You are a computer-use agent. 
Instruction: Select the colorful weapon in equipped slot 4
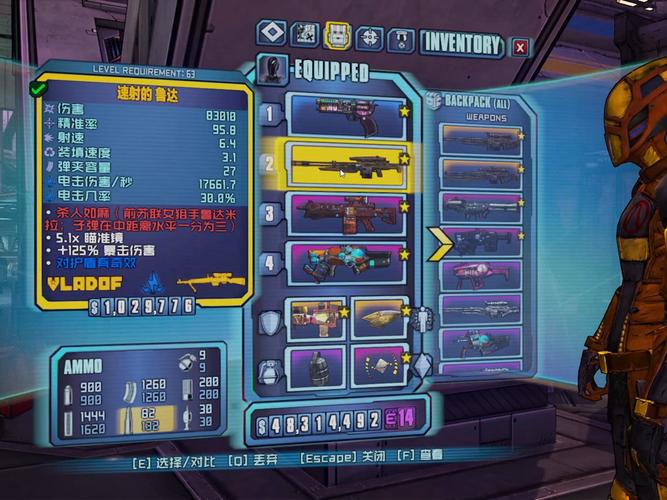coord(346,264)
